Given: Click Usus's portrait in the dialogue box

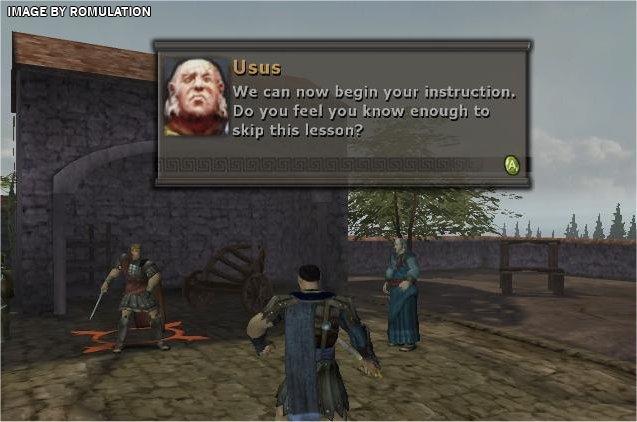Looking at the screenshot, I should coord(195,96).
